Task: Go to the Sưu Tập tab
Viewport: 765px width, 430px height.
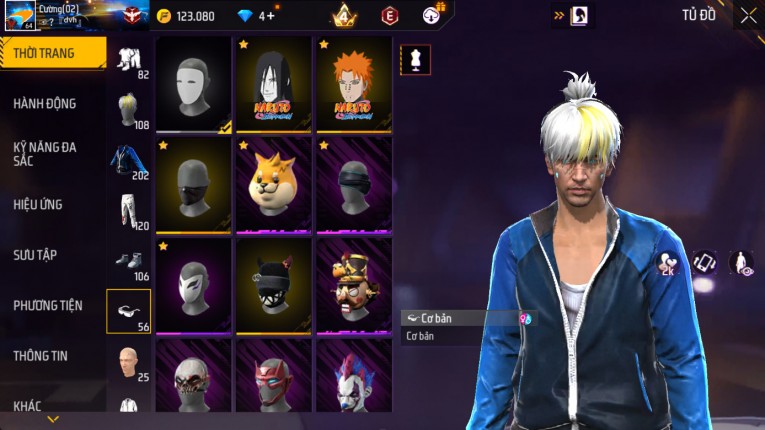Action: click(x=36, y=255)
